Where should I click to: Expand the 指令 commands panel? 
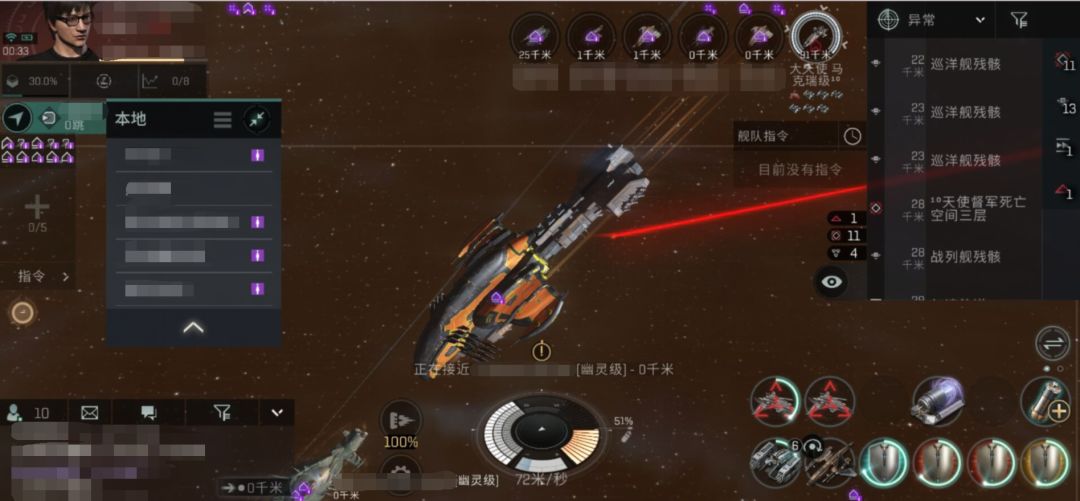[x=45, y=276]
